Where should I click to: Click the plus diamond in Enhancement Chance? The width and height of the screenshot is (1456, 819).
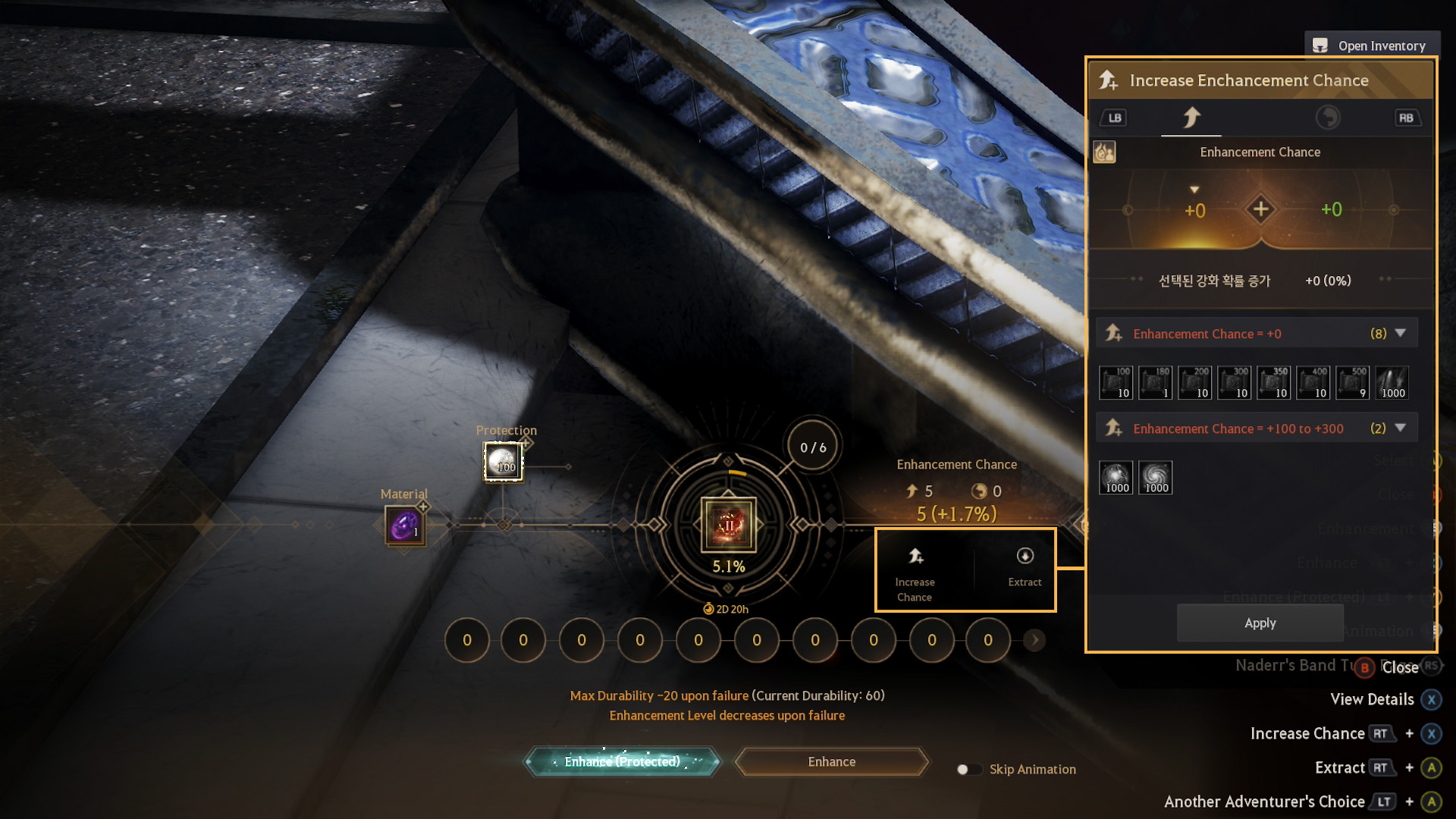1260,209
